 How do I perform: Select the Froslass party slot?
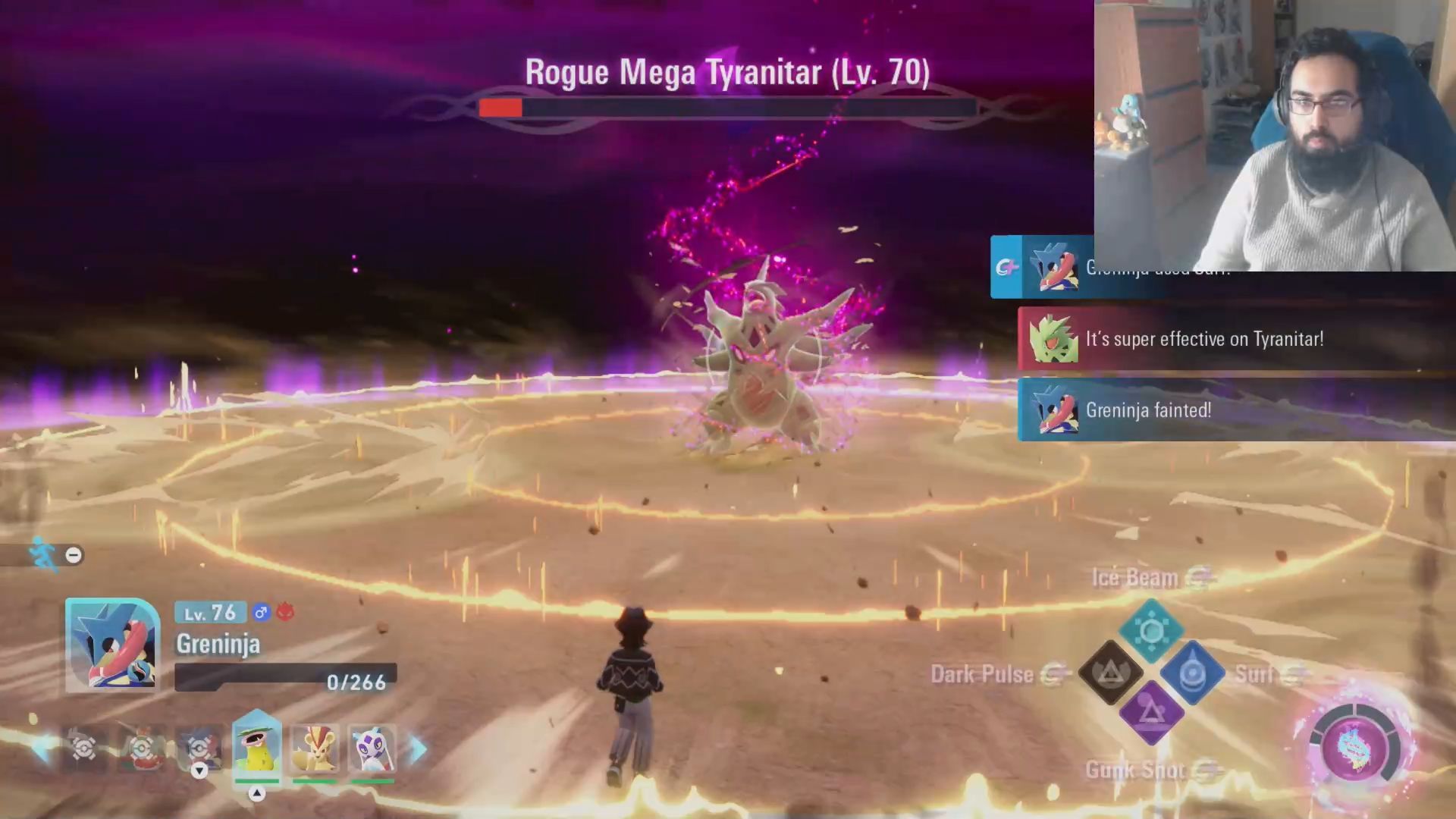(372, 748)
